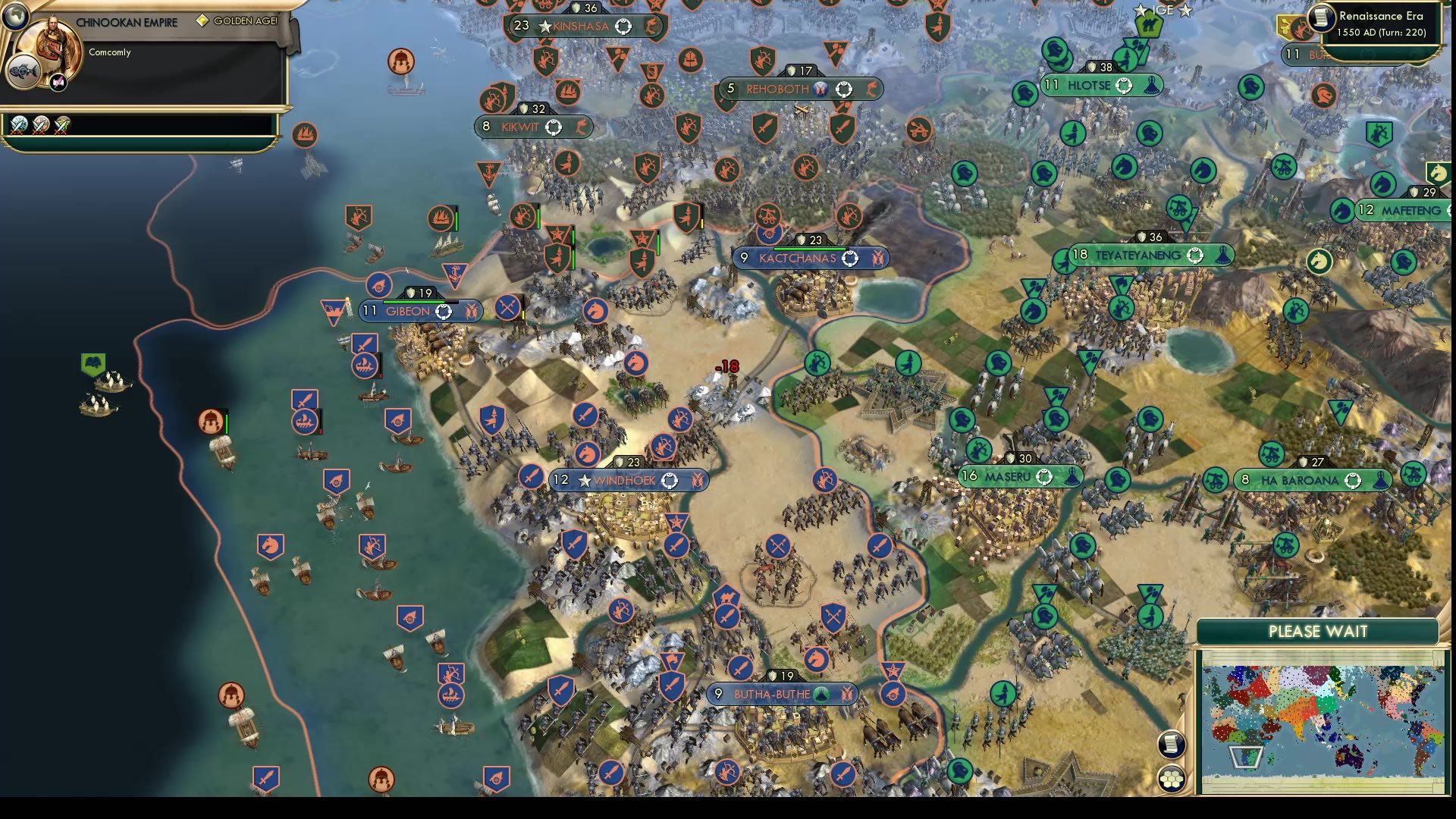Open the notification log scroll above the minimap
This screenshot has width=1456, height=819.
pyautogui.click(x=1172, y=745)
